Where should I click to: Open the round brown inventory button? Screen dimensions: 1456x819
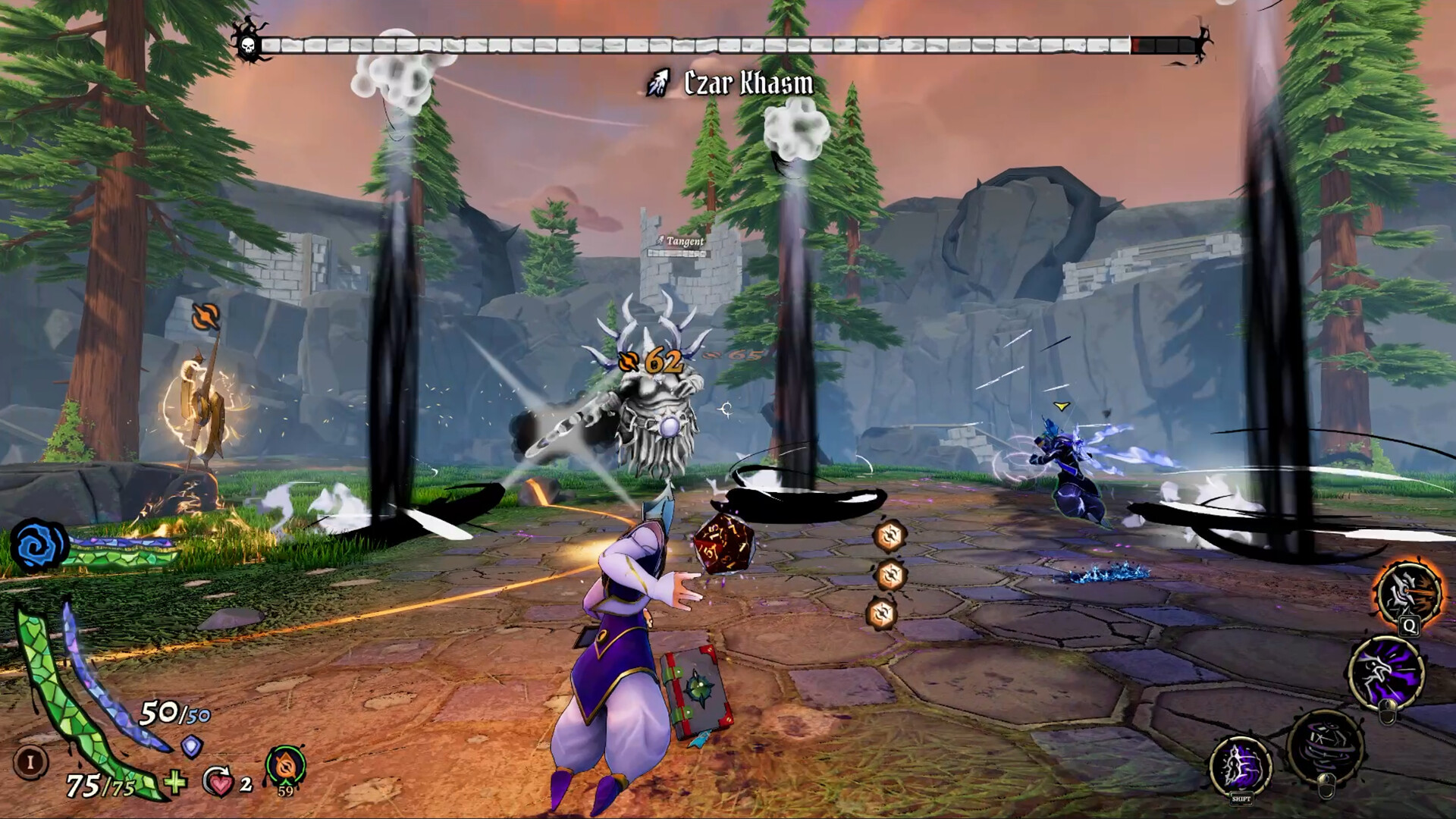30,761
